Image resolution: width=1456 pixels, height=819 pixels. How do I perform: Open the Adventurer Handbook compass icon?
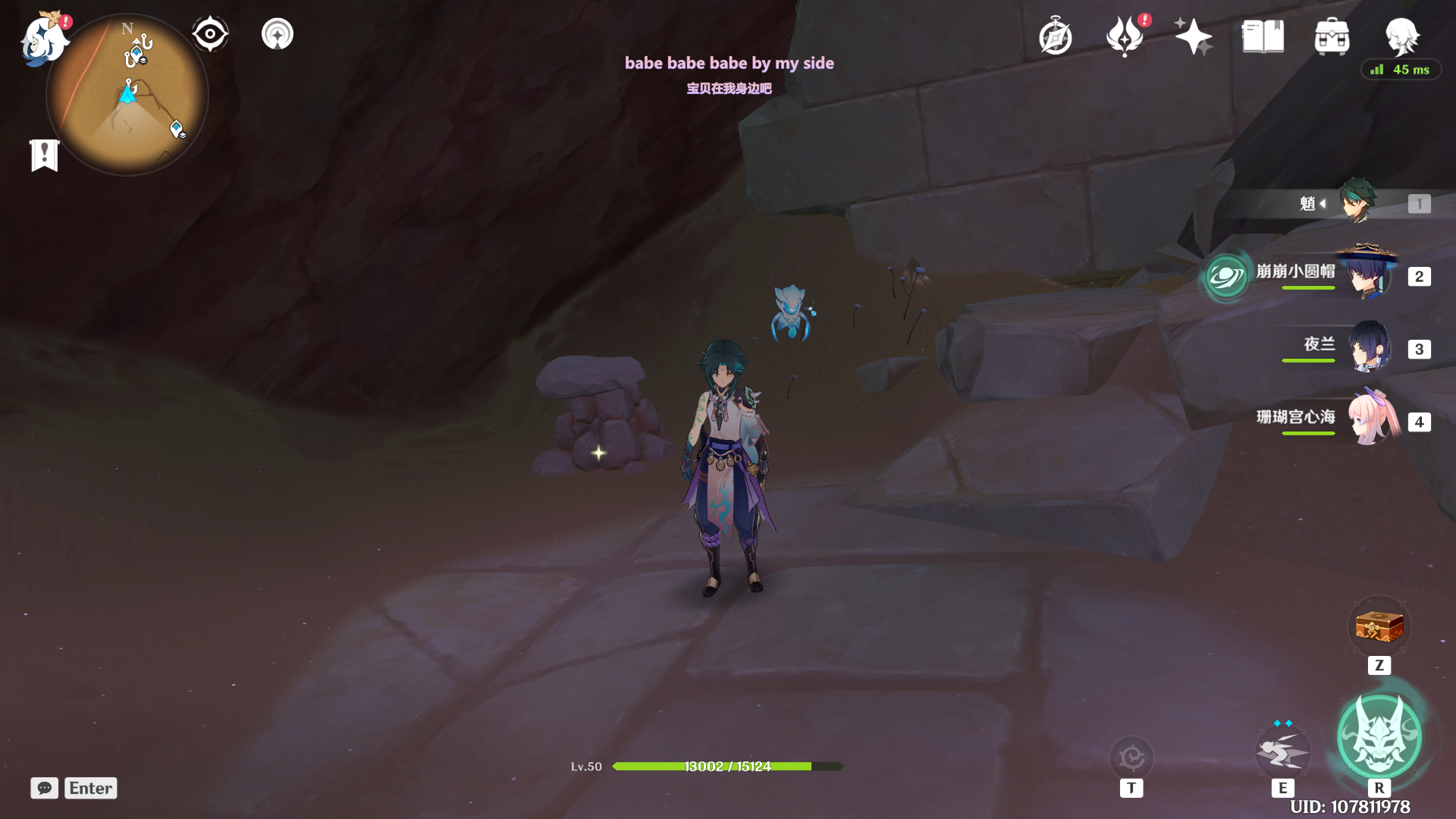tap(1056, 37)
